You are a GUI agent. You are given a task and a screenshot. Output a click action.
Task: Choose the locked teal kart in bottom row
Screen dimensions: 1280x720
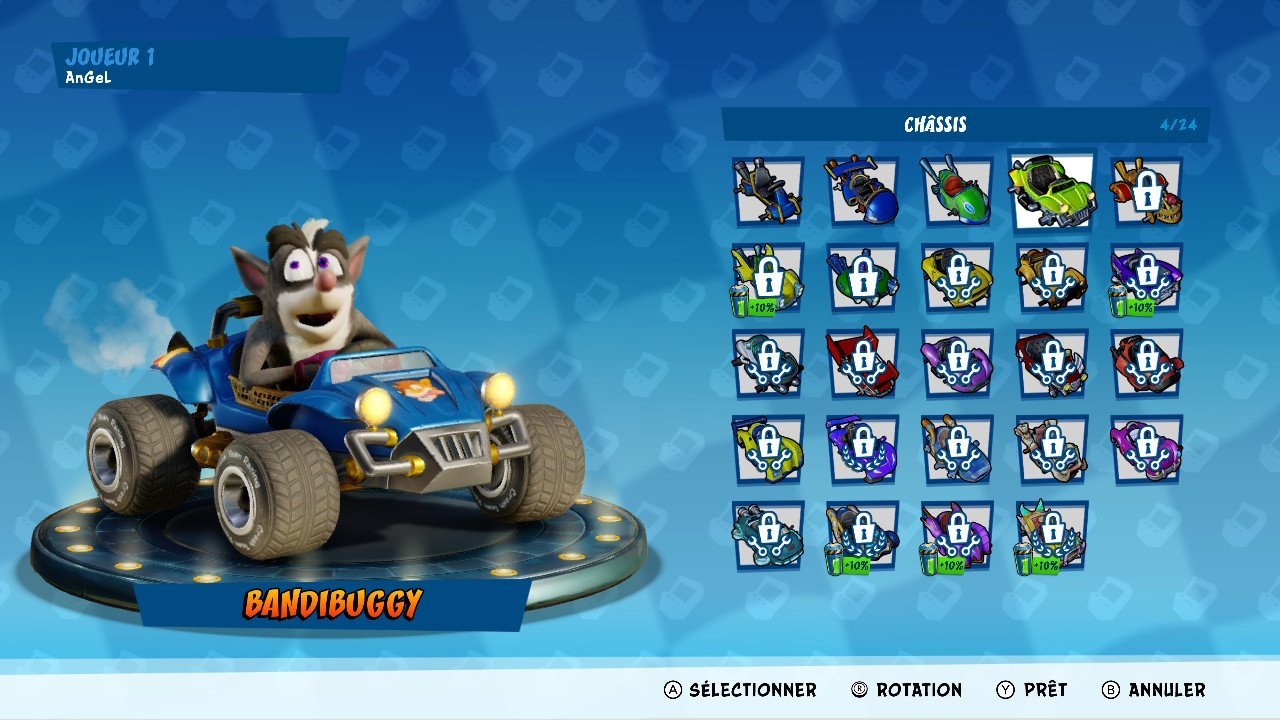767,535
